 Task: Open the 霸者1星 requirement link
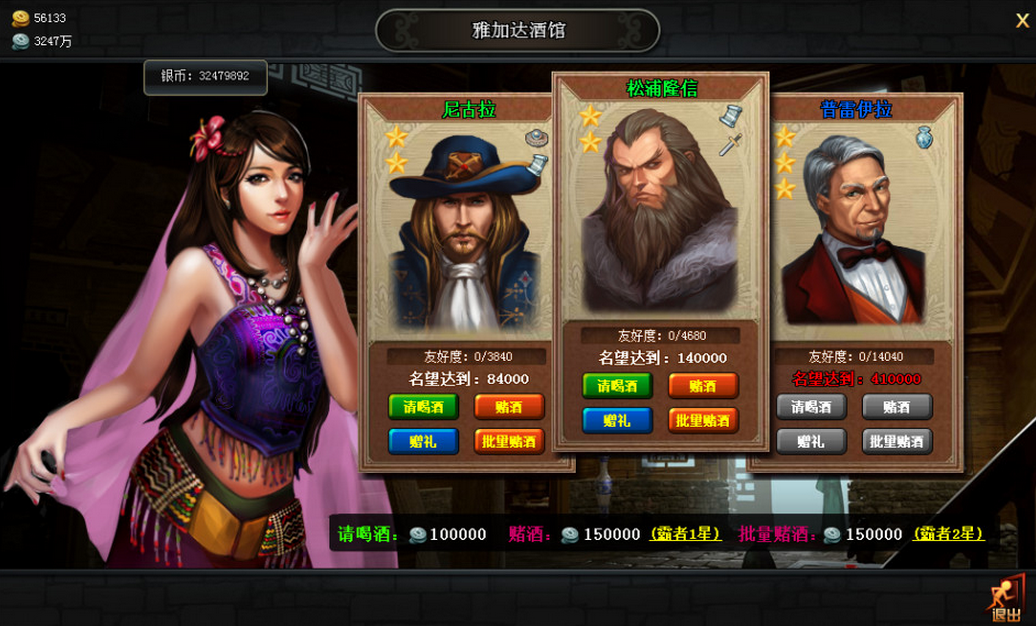[686, 534]
